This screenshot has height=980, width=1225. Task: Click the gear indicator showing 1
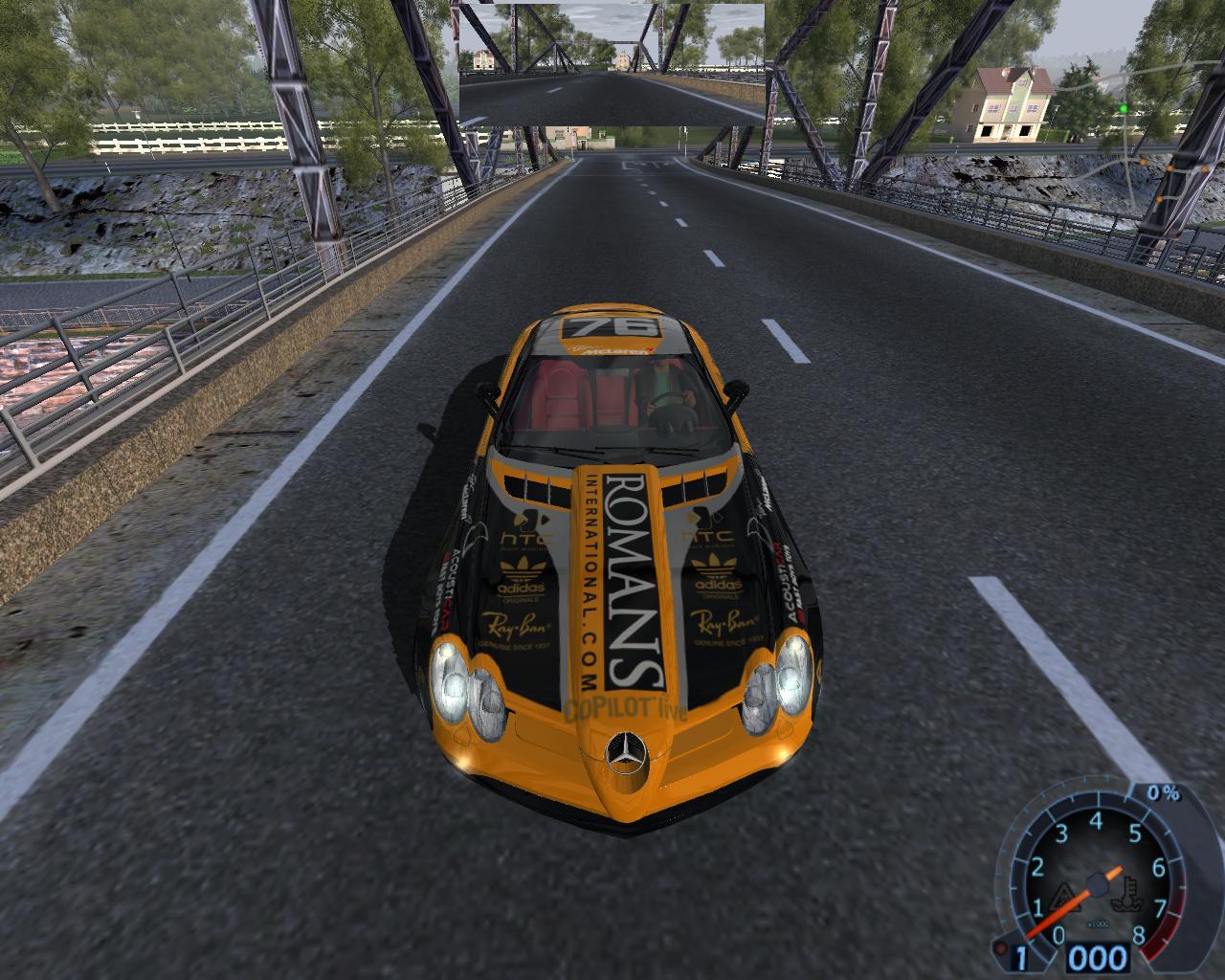[1020, 956]
